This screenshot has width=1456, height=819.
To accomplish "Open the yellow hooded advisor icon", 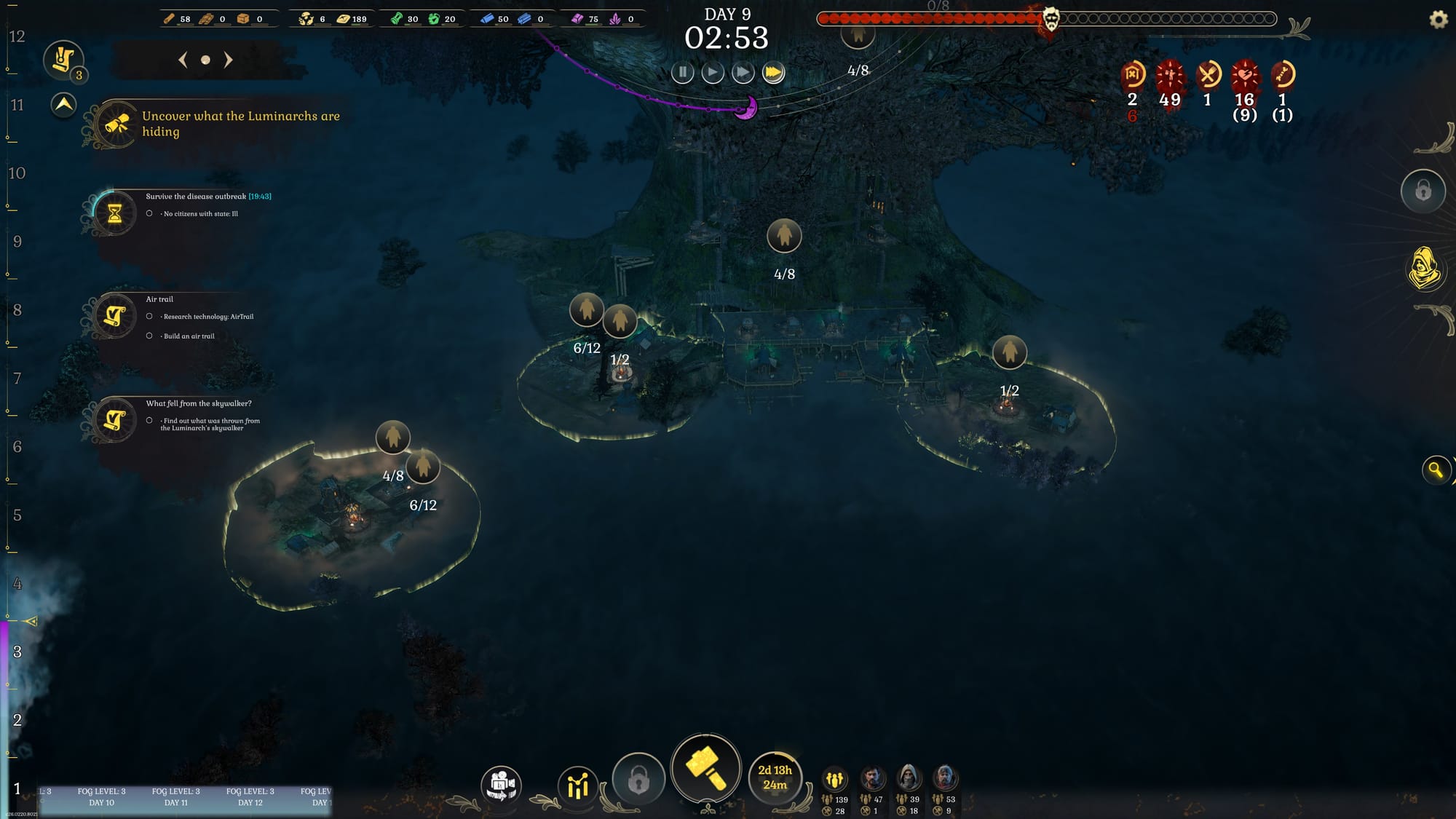I will [1424, 269].
